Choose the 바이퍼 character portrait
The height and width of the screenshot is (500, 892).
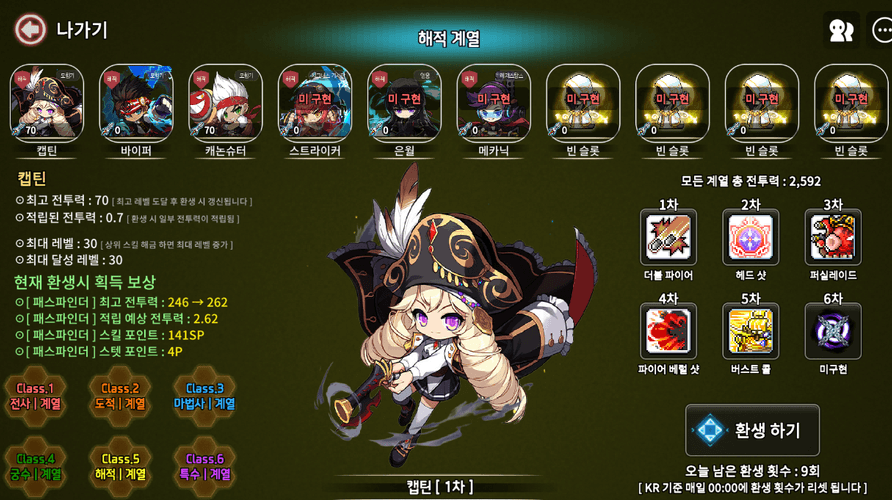coord(136,103)
